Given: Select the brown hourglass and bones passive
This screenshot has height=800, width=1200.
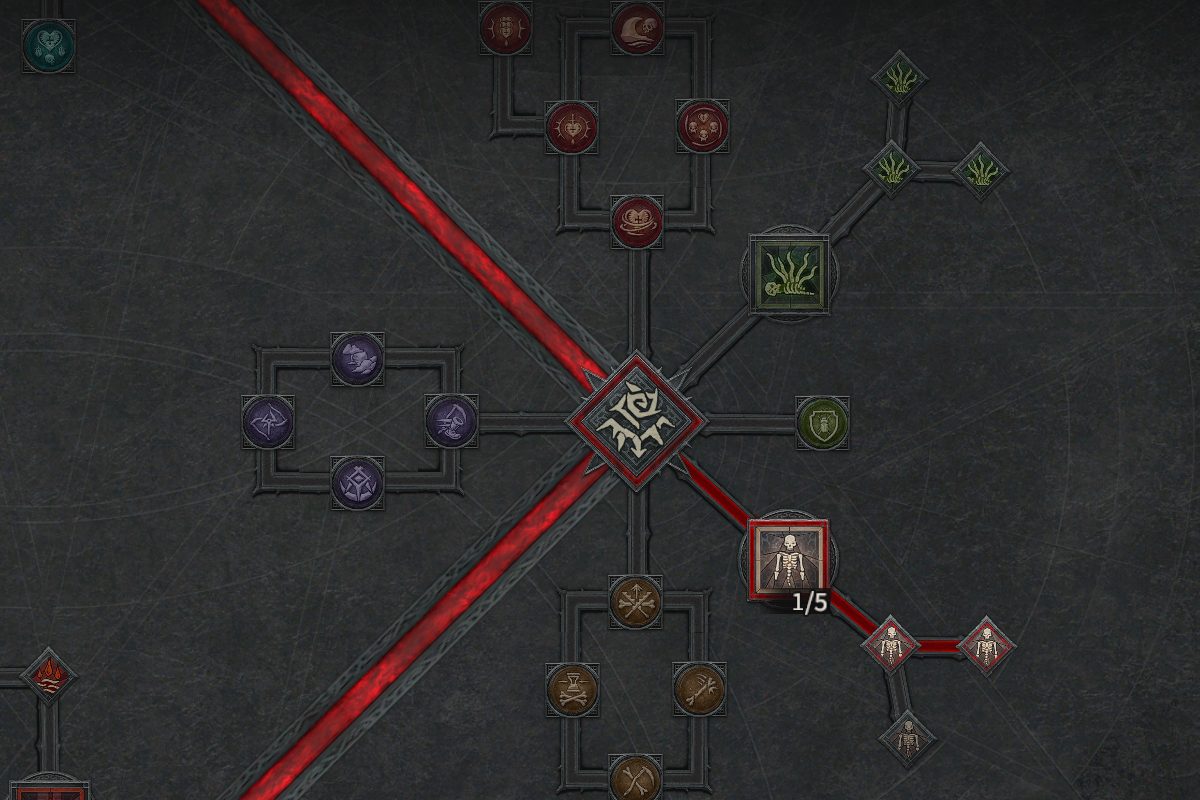Looking at the screenshot, I should pyautogui.click(x=572, y=689).
